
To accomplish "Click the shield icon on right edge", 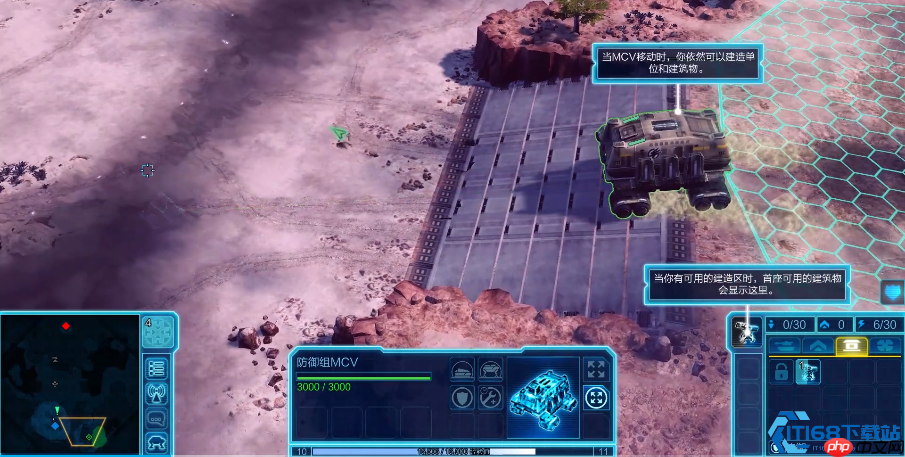I will click(892, 292).
